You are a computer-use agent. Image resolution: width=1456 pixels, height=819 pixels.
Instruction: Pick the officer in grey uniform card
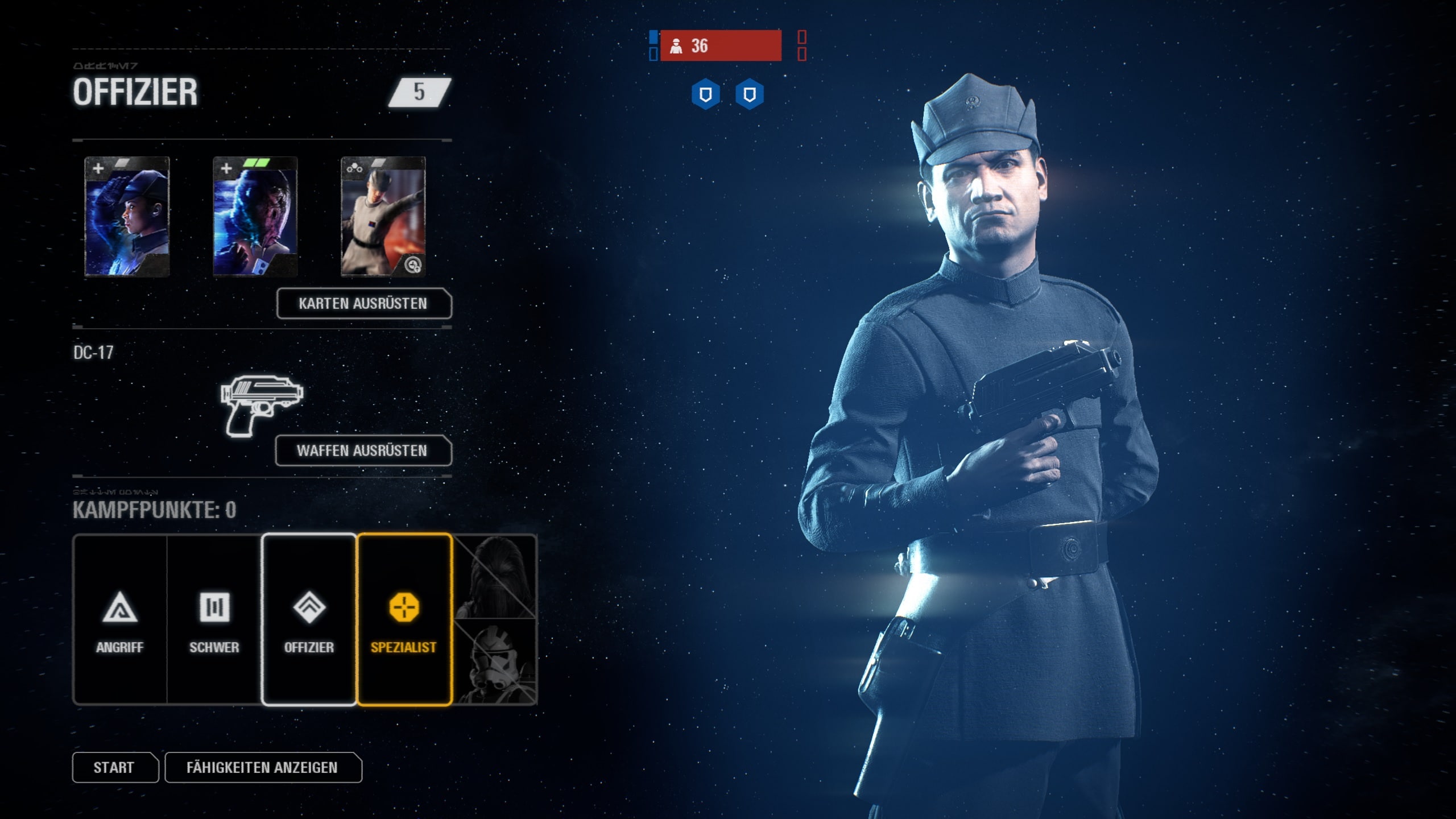click(383, 217)
